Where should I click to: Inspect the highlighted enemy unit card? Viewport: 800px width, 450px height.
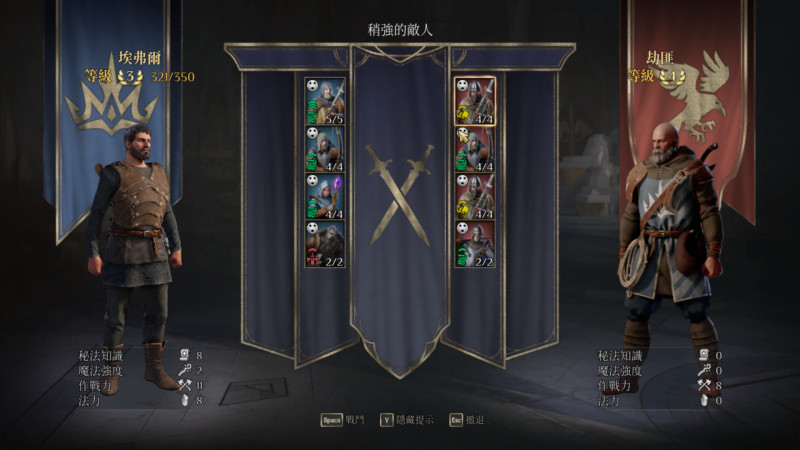click(475, 101)
